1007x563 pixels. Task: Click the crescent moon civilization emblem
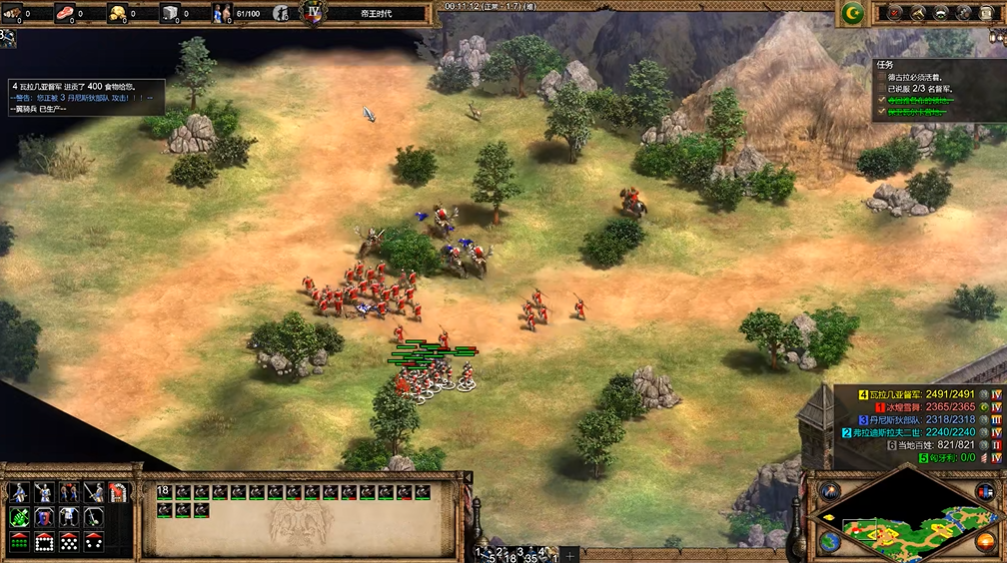coord(852,13)
